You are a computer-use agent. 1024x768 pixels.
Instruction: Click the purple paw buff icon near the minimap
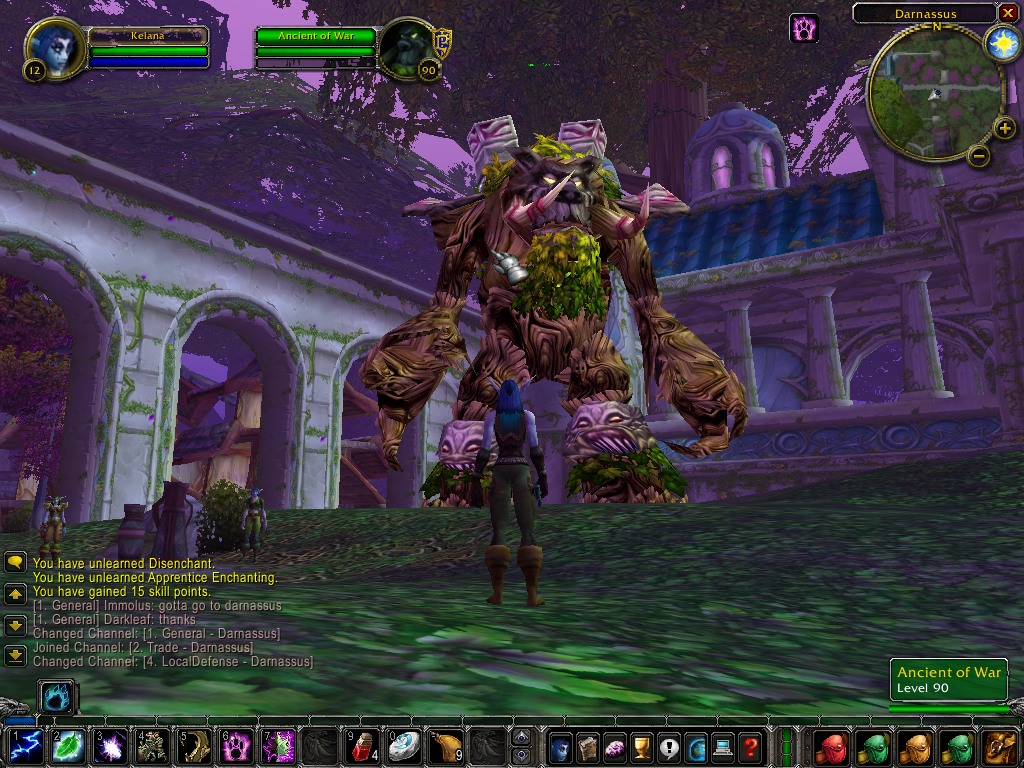pyautogui.click(x=804, y=28)
